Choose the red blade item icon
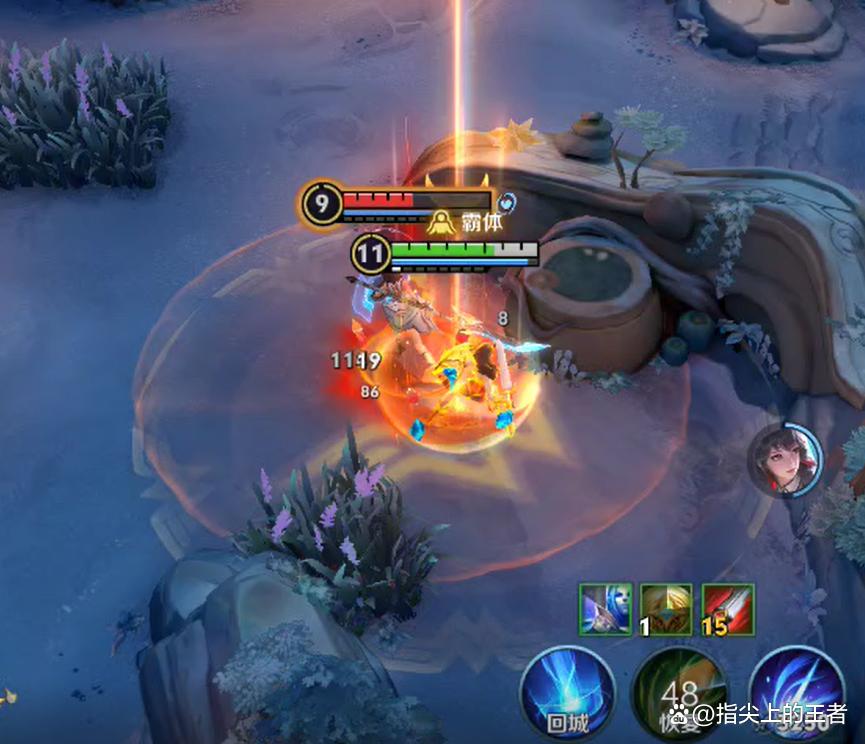The image size is (865, 744). 727,609
